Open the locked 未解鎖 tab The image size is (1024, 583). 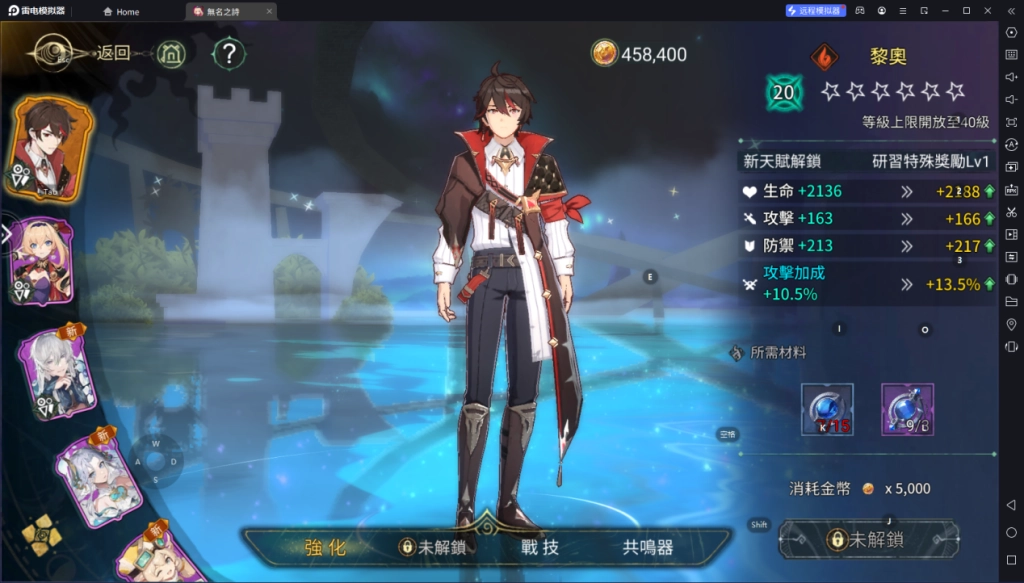[x=432, y=547]
